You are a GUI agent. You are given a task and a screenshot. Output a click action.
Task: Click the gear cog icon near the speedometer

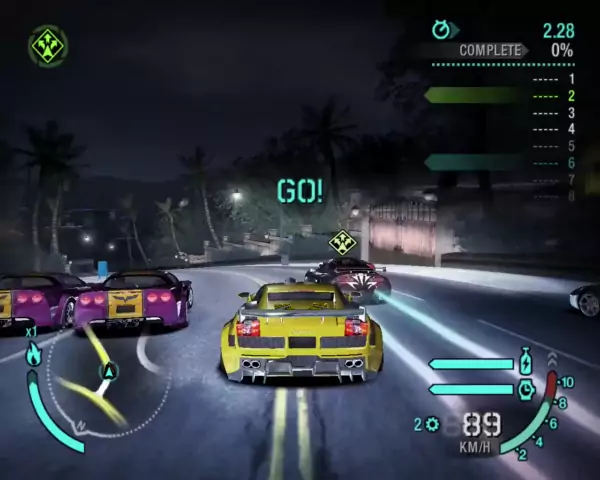click(432, 424)
